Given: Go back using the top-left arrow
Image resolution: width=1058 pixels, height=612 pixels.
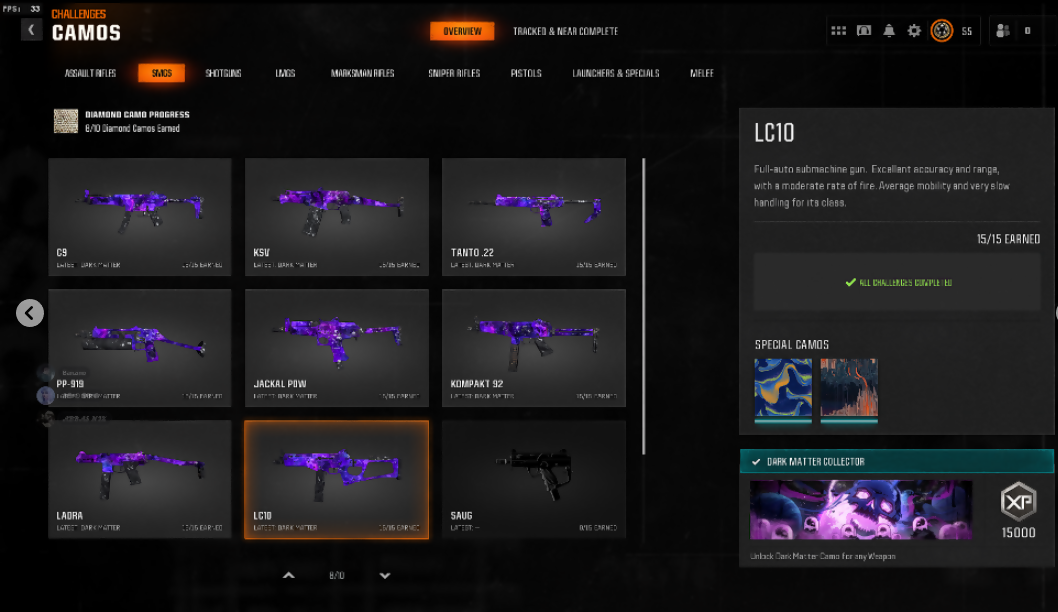Looking at the screenshot, I should pyautogui.click(x=31, y=30).
